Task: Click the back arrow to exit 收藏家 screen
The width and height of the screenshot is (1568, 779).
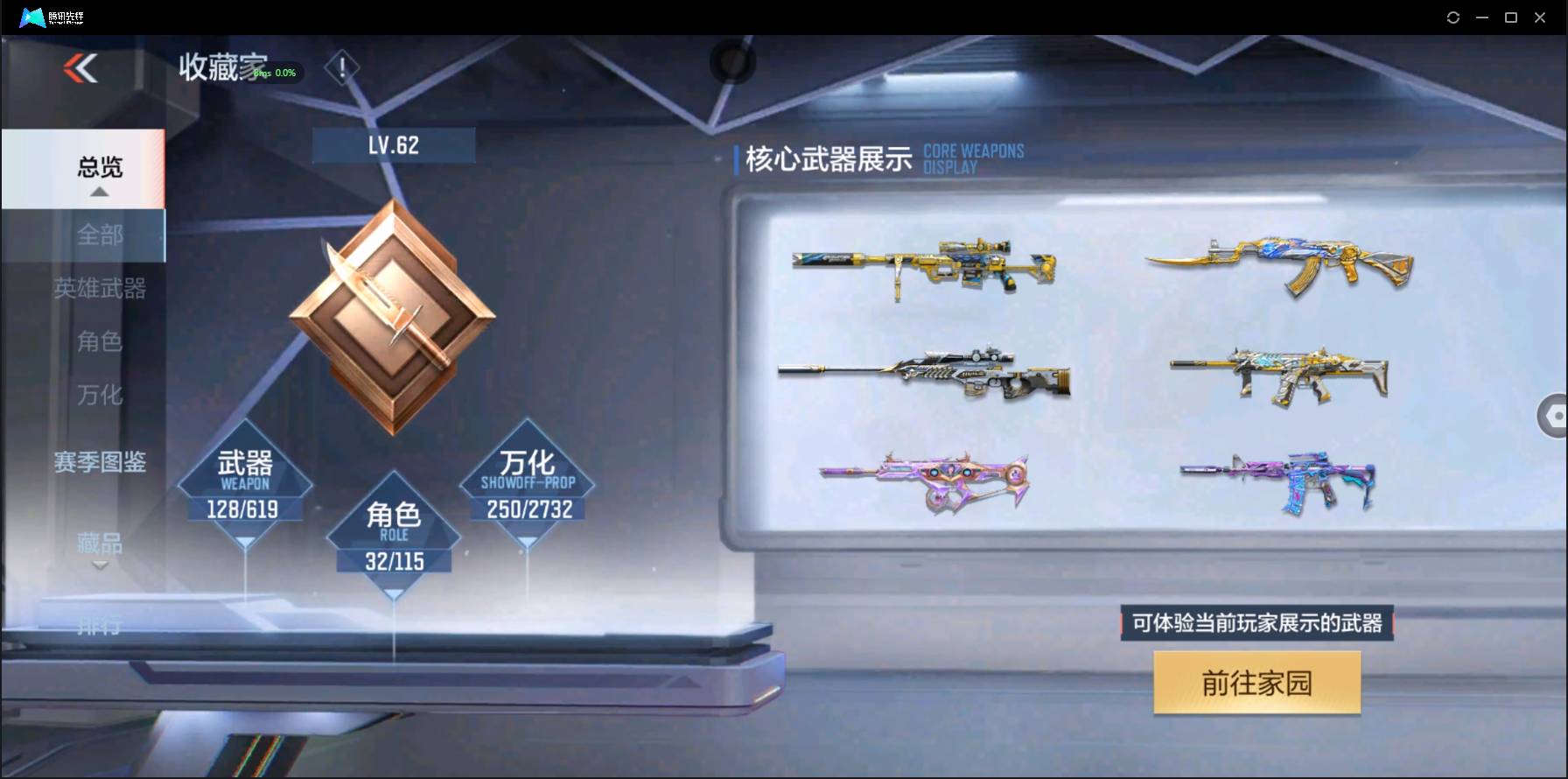Action: tap(80, 69)
